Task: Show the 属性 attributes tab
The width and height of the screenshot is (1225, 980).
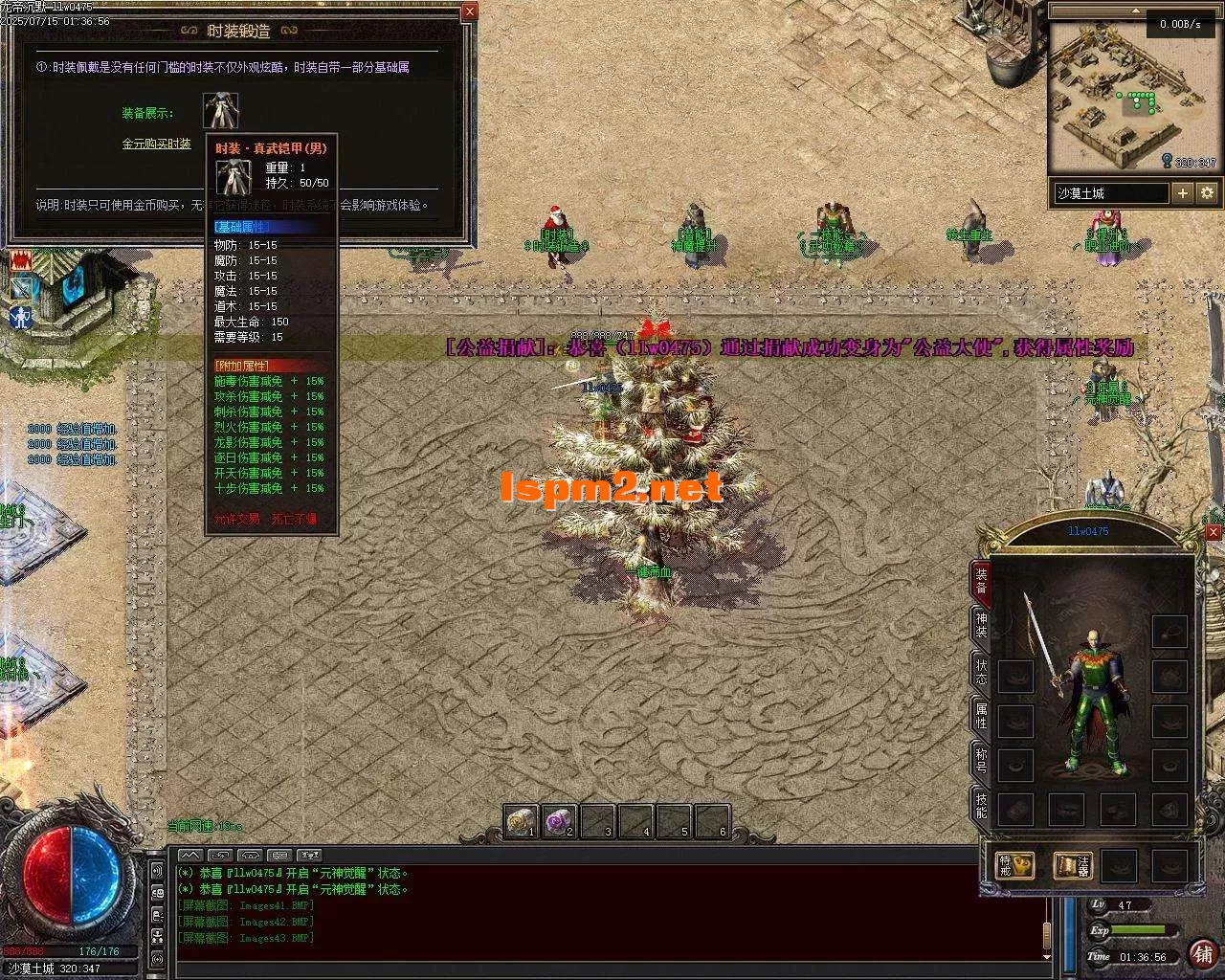Action: pos(981,715)
